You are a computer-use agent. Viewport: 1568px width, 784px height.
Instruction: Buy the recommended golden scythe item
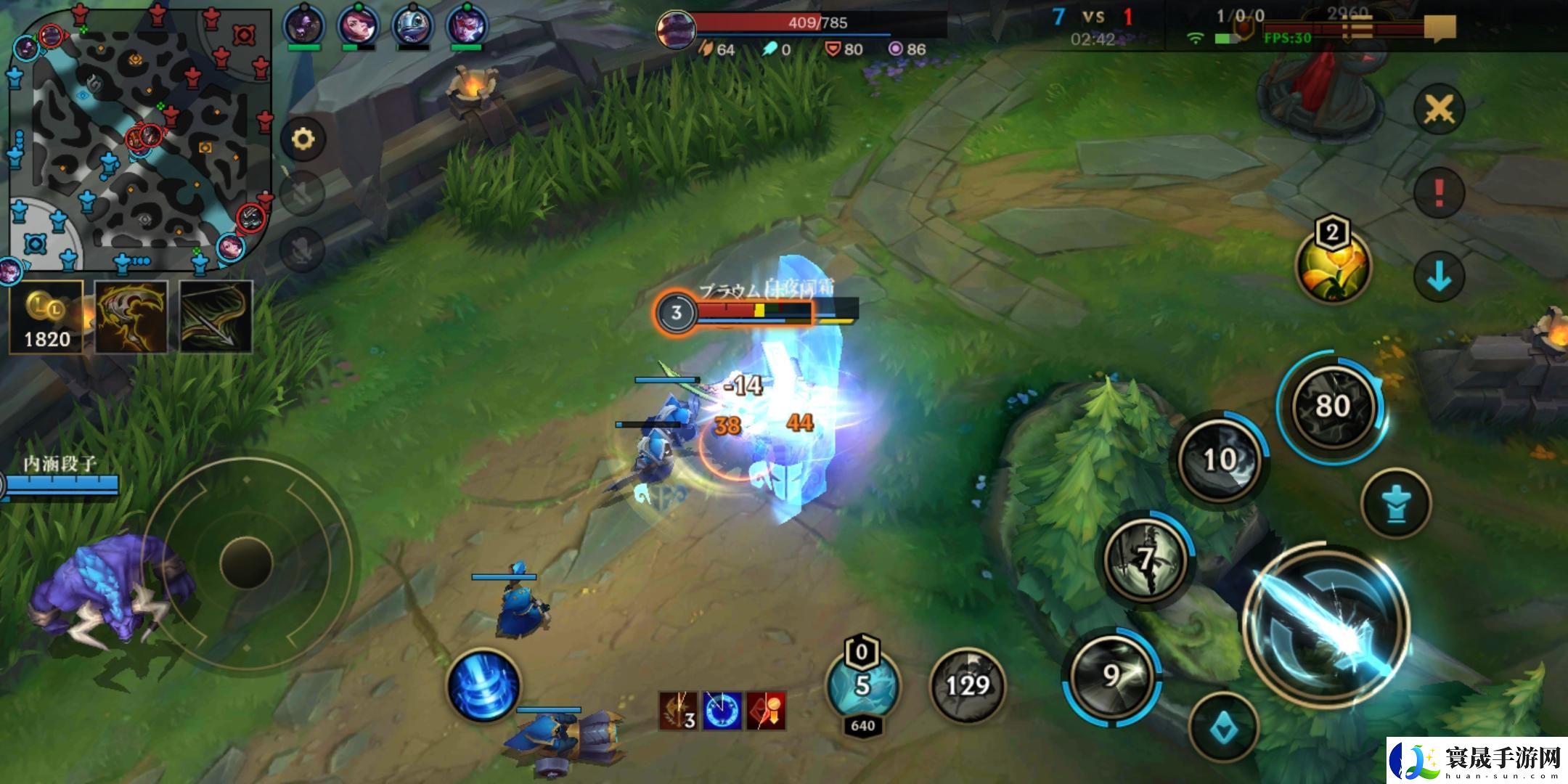131,317
